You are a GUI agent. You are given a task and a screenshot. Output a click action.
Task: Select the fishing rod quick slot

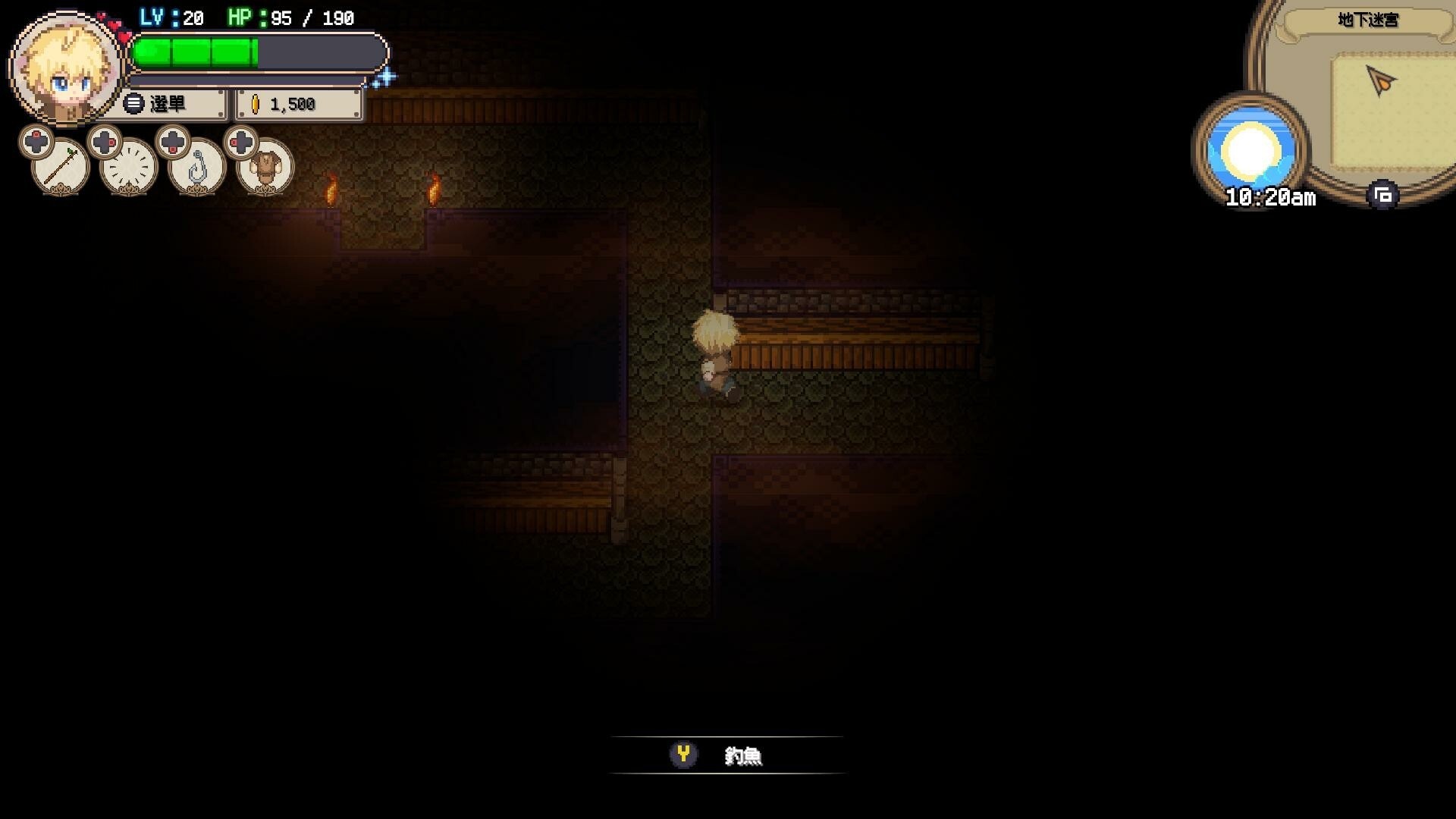[61, 166]
